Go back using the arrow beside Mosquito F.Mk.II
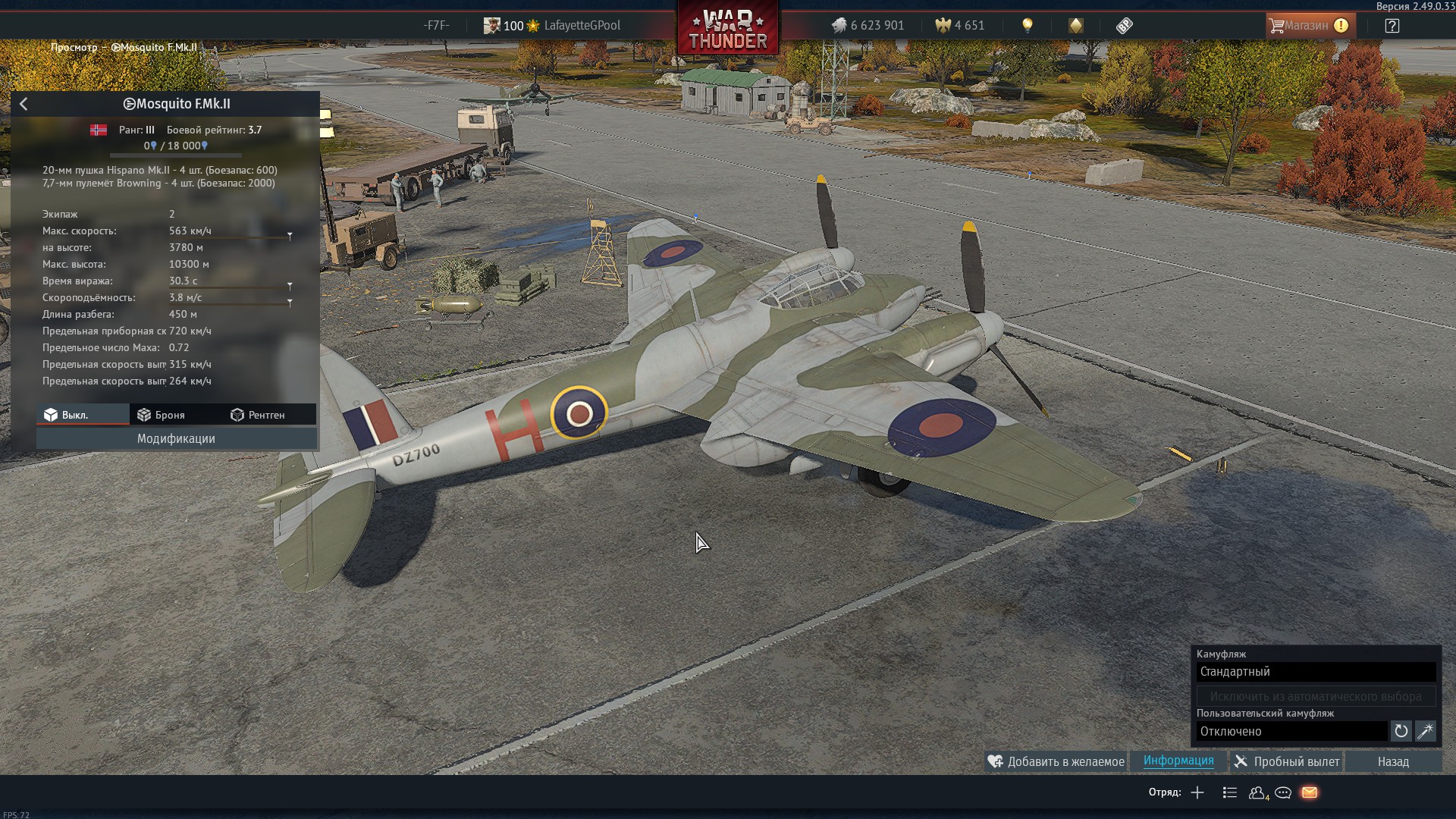 click(x=24, y=104)
